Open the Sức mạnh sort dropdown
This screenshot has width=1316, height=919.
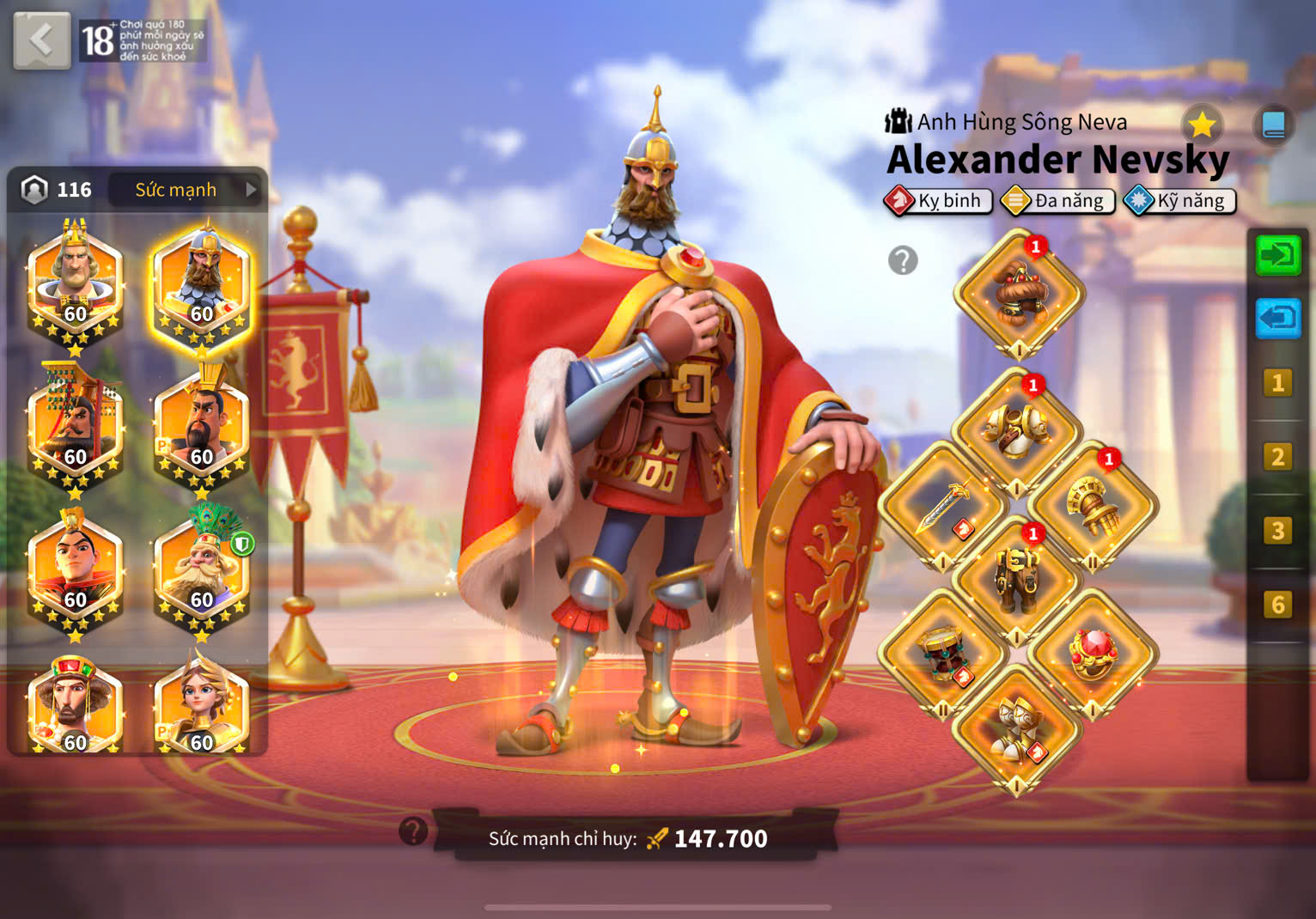coord(187,189)
